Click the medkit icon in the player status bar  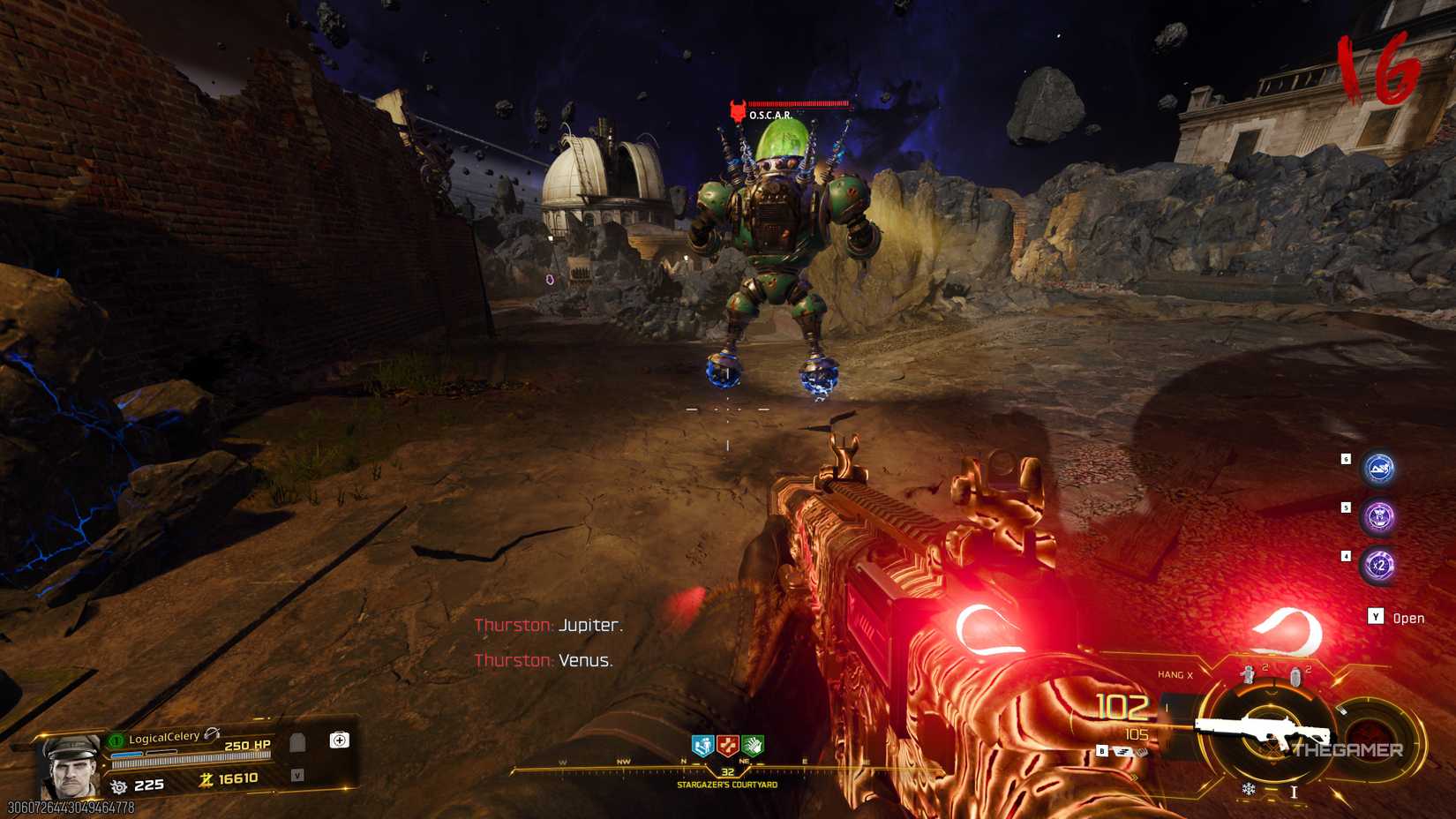pos(339,740)
